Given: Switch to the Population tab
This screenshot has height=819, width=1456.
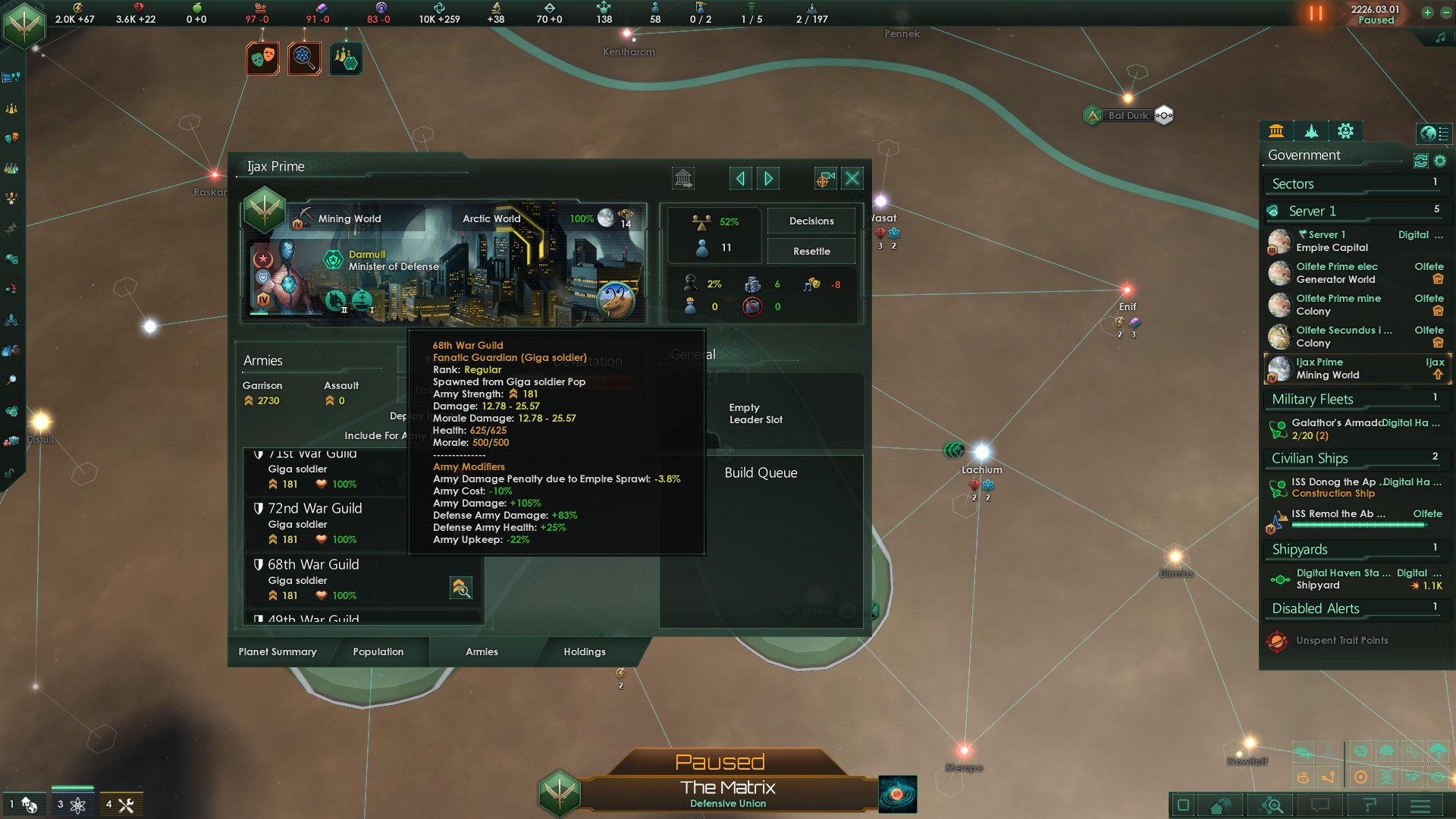Looking at the screenshot, I should click(x=378, y=652).
